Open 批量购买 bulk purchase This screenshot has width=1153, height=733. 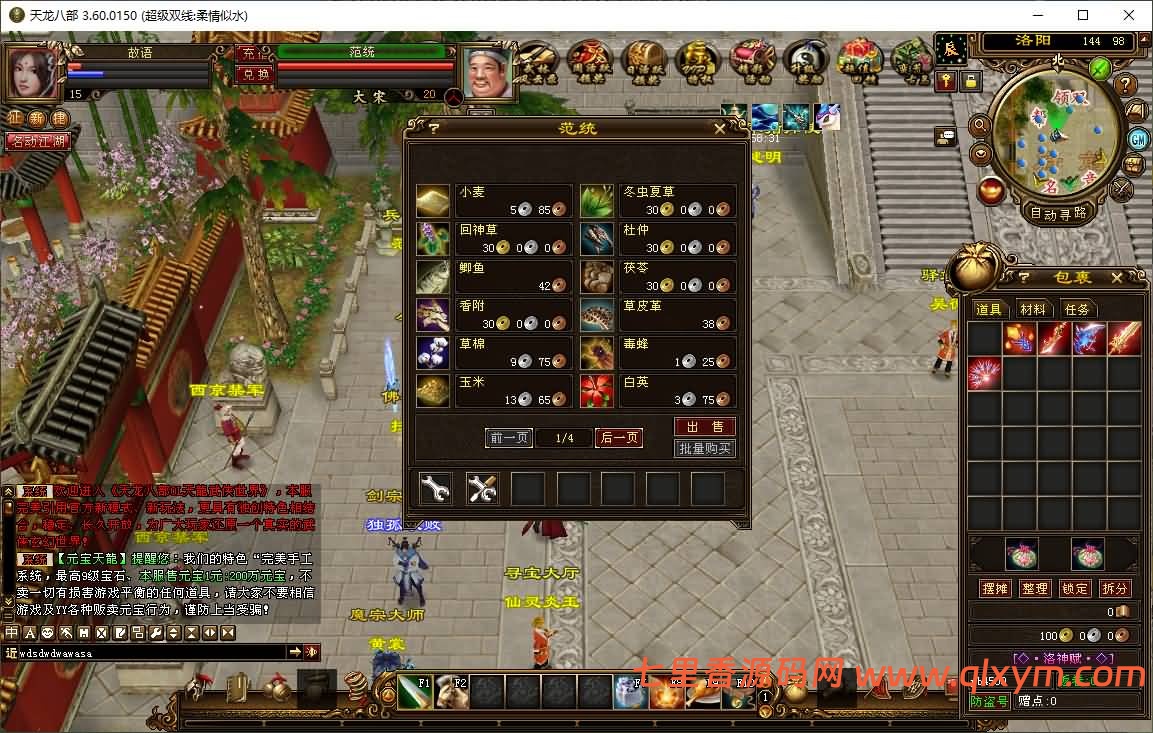coord(705,449)
